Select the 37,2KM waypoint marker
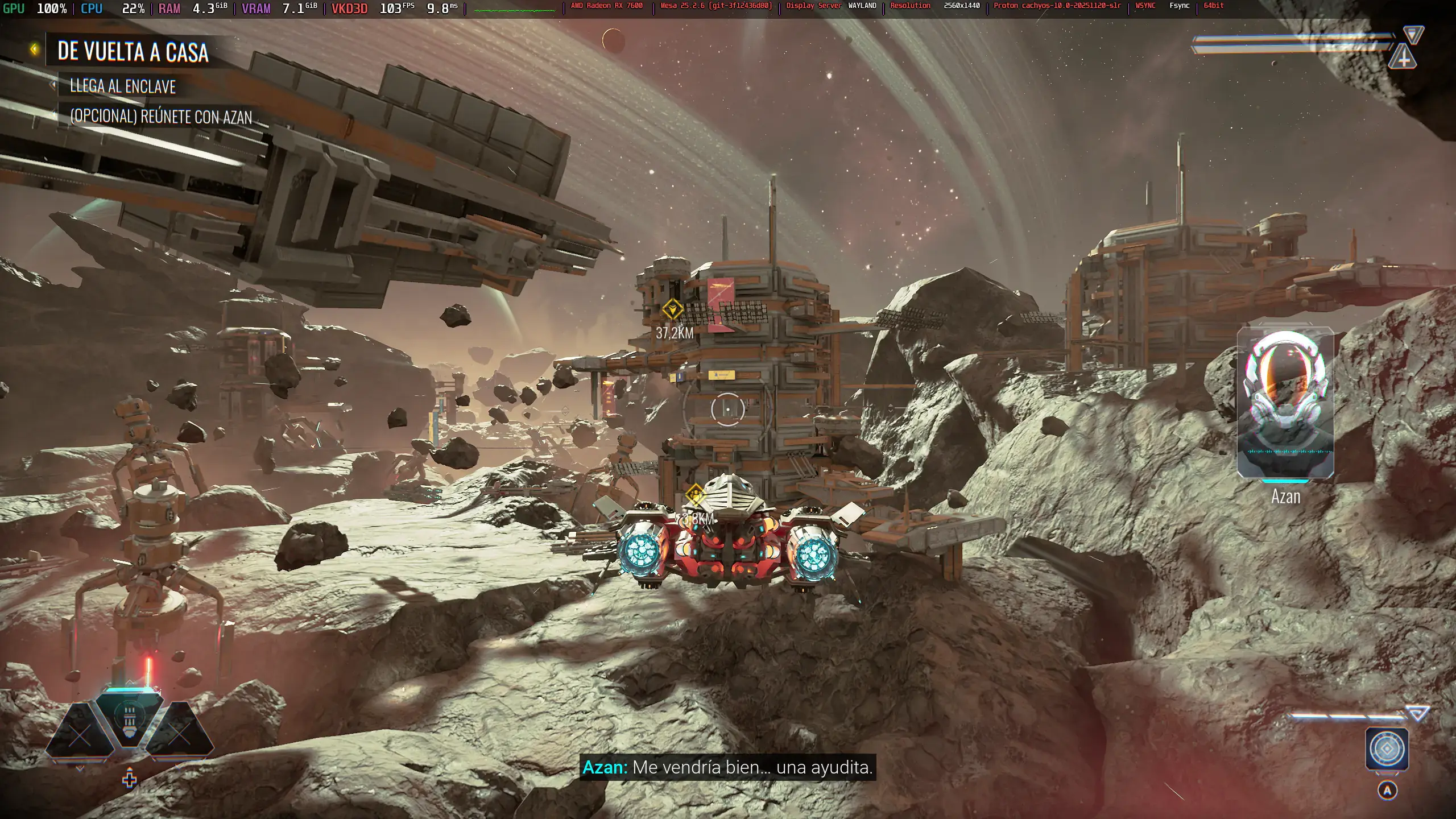 (672, 310)
